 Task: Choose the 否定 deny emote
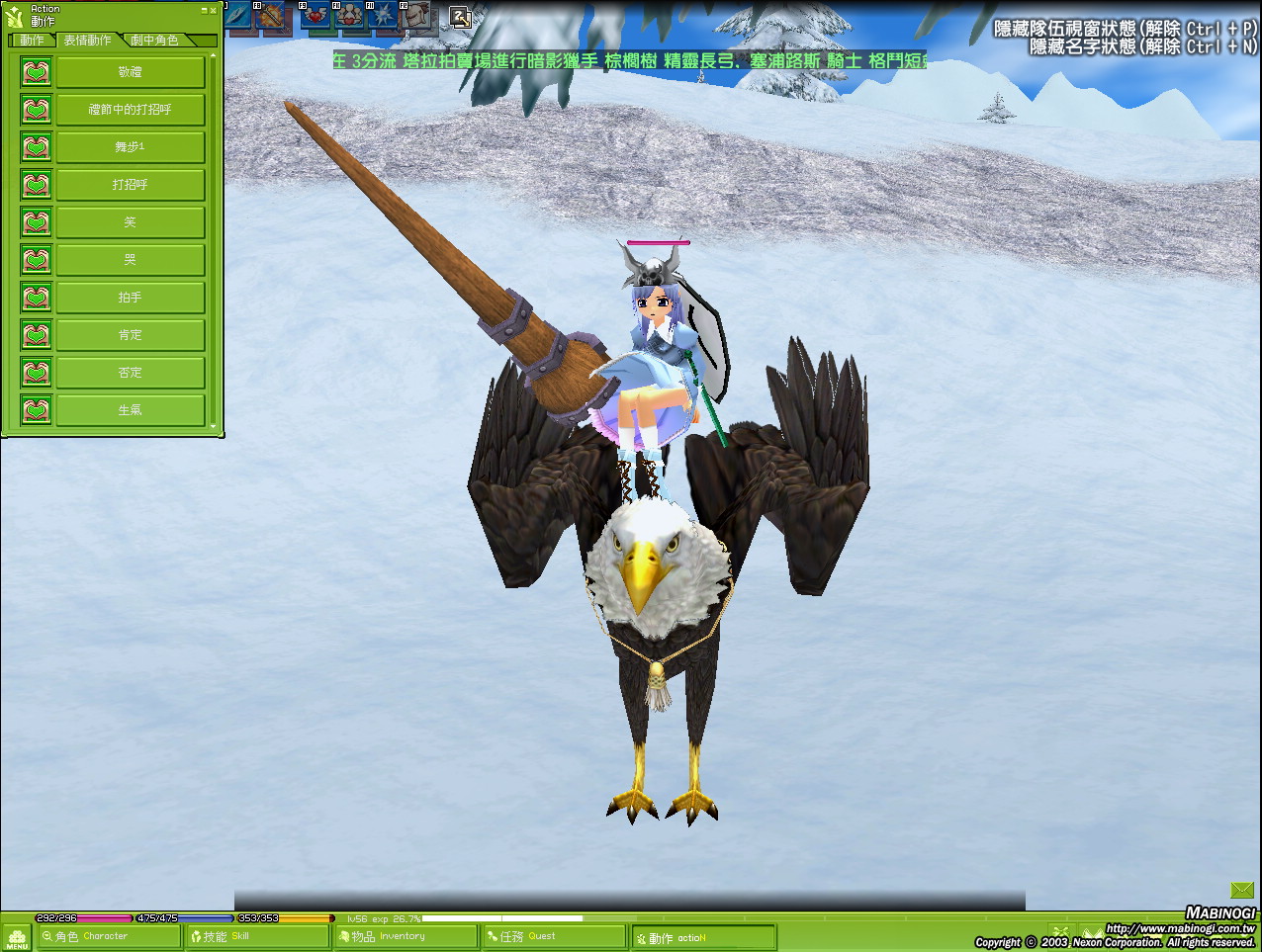(130, 373)
